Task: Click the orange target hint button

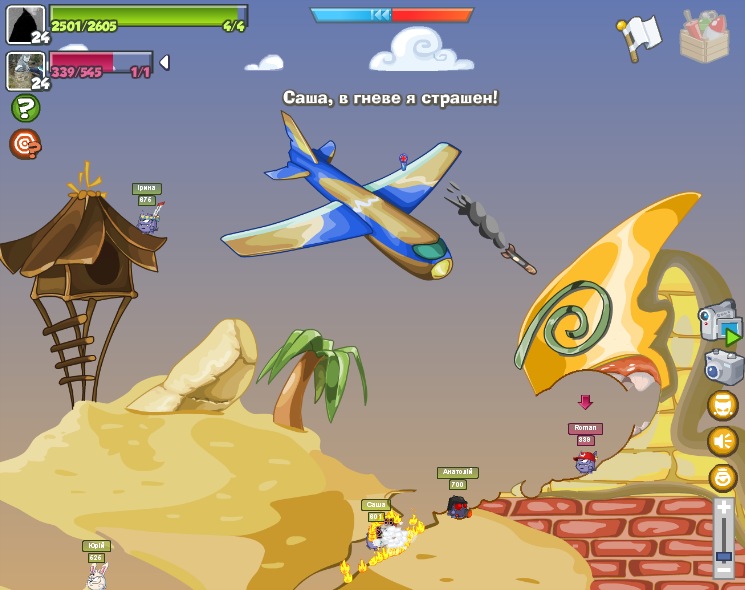Action: pos(25,144)
